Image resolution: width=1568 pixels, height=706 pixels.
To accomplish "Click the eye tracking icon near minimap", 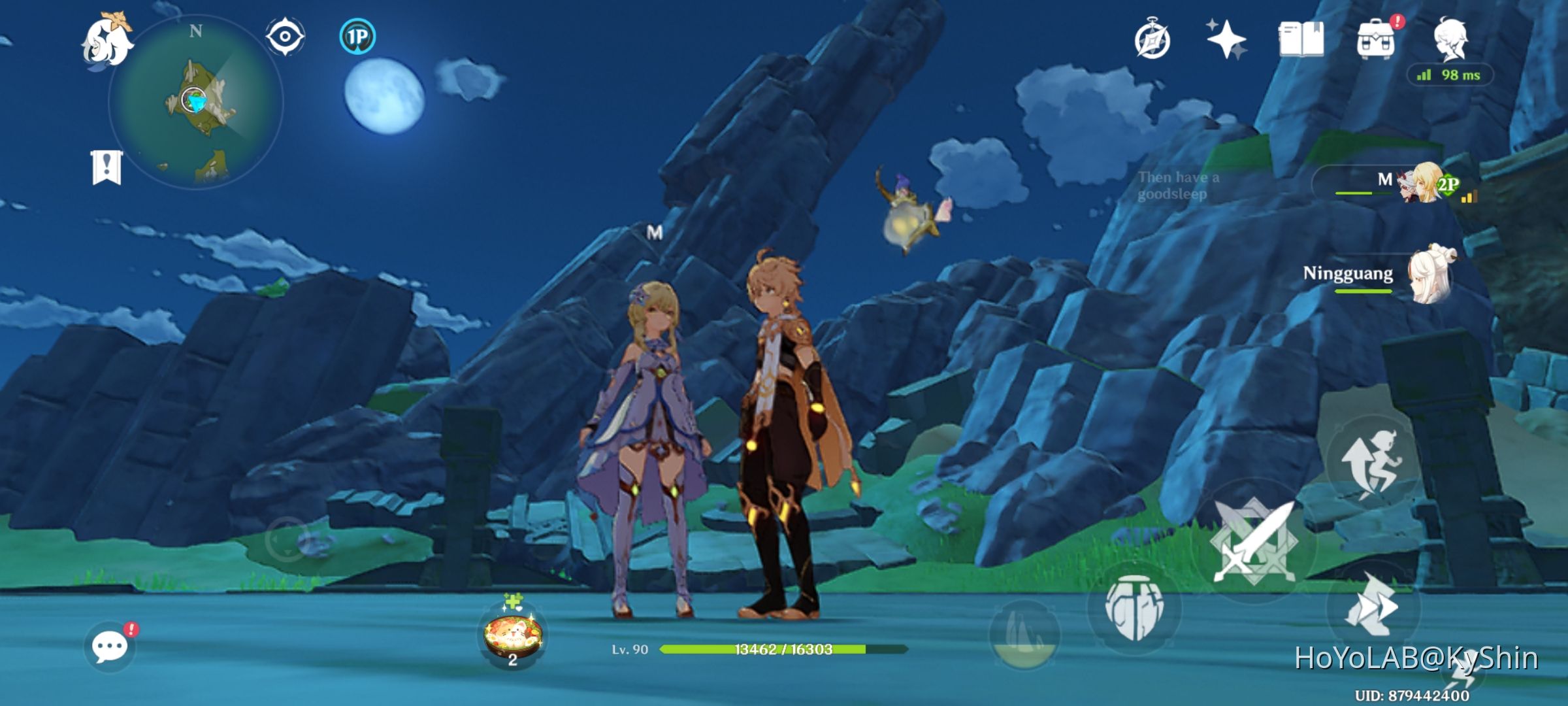I will pyautogui.click(x=285, y=37).
